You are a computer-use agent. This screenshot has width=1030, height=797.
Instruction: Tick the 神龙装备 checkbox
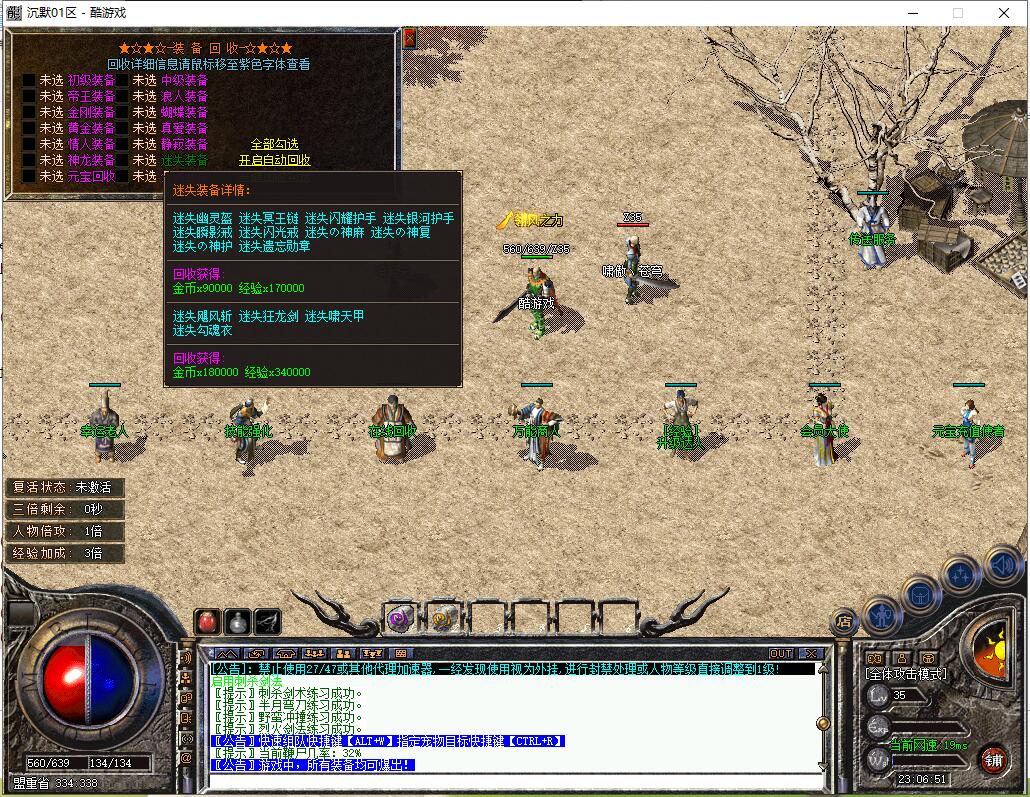[29, 160]
